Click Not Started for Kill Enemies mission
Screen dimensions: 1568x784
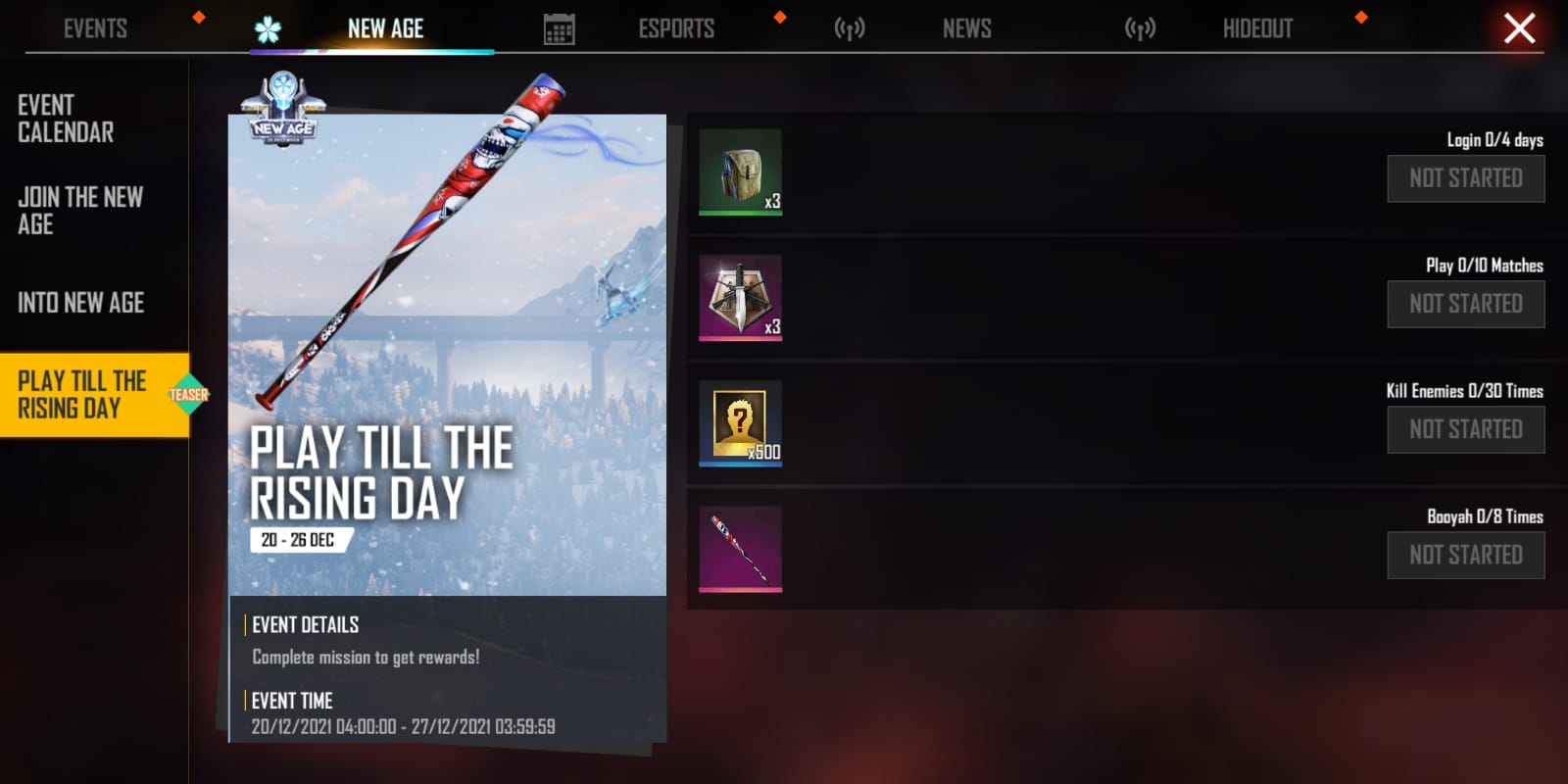1465,429
